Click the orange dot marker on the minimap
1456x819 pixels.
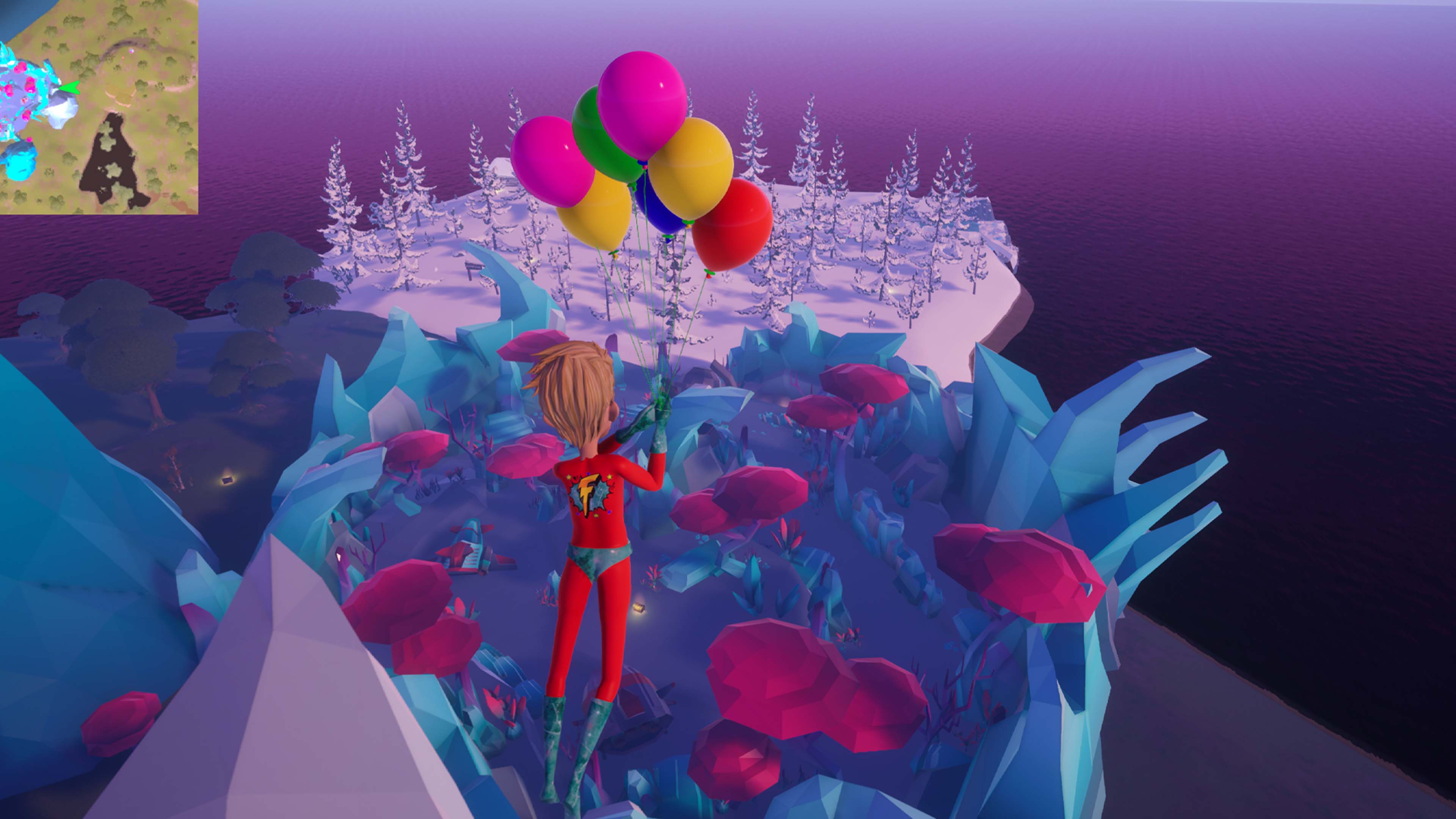[123, 57]
